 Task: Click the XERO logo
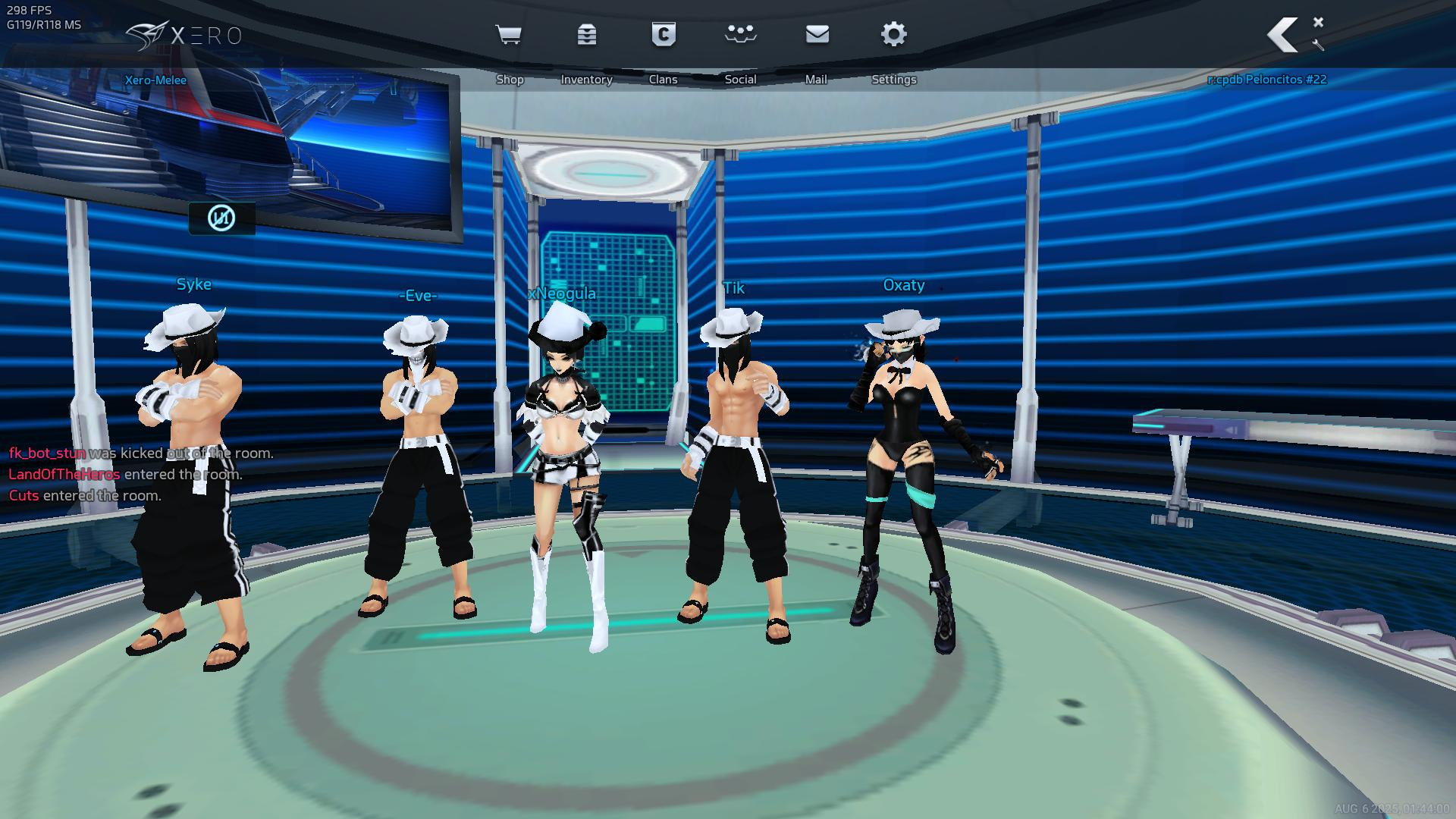184,36
